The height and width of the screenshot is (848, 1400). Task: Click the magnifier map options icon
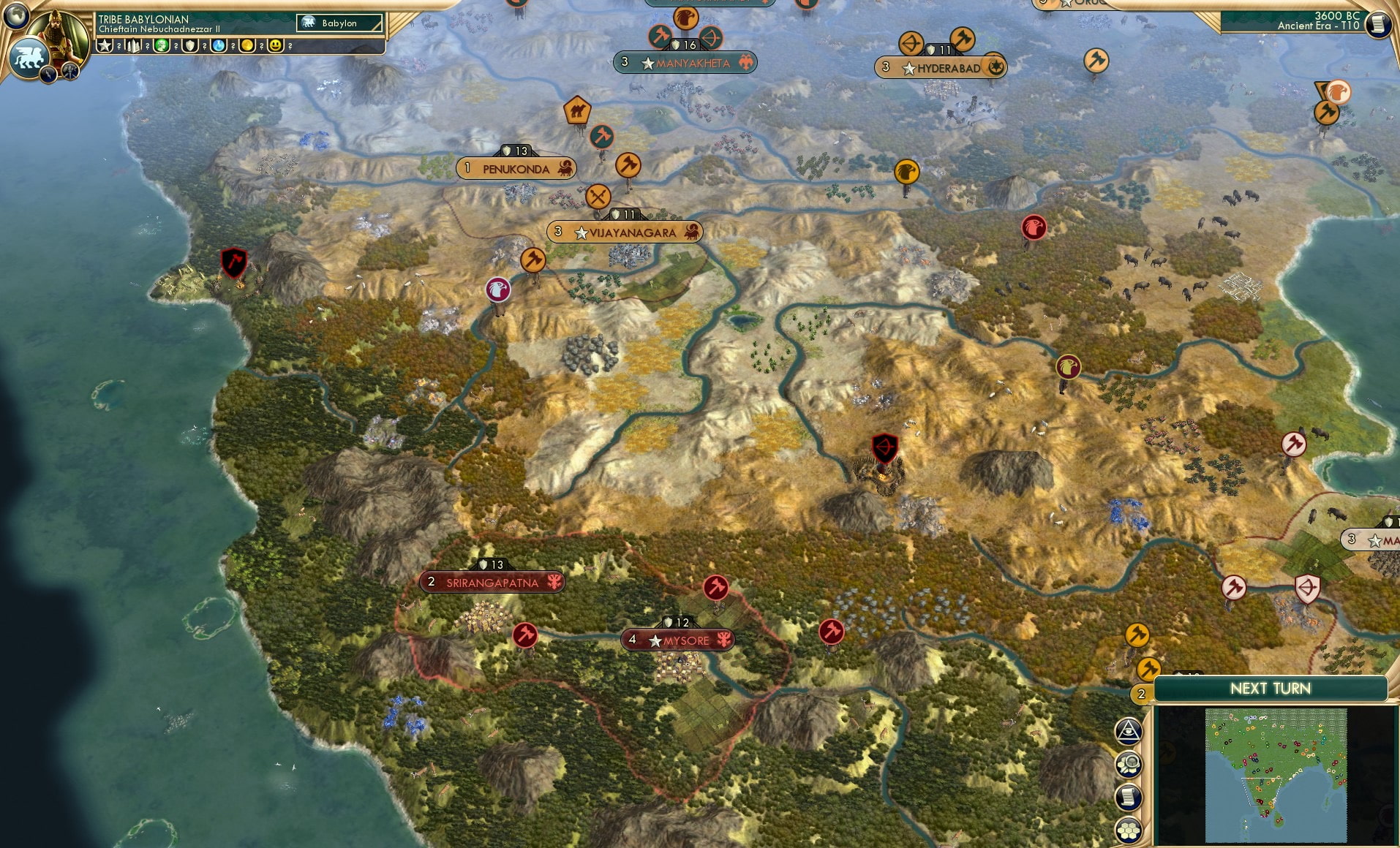(1129, 762)
